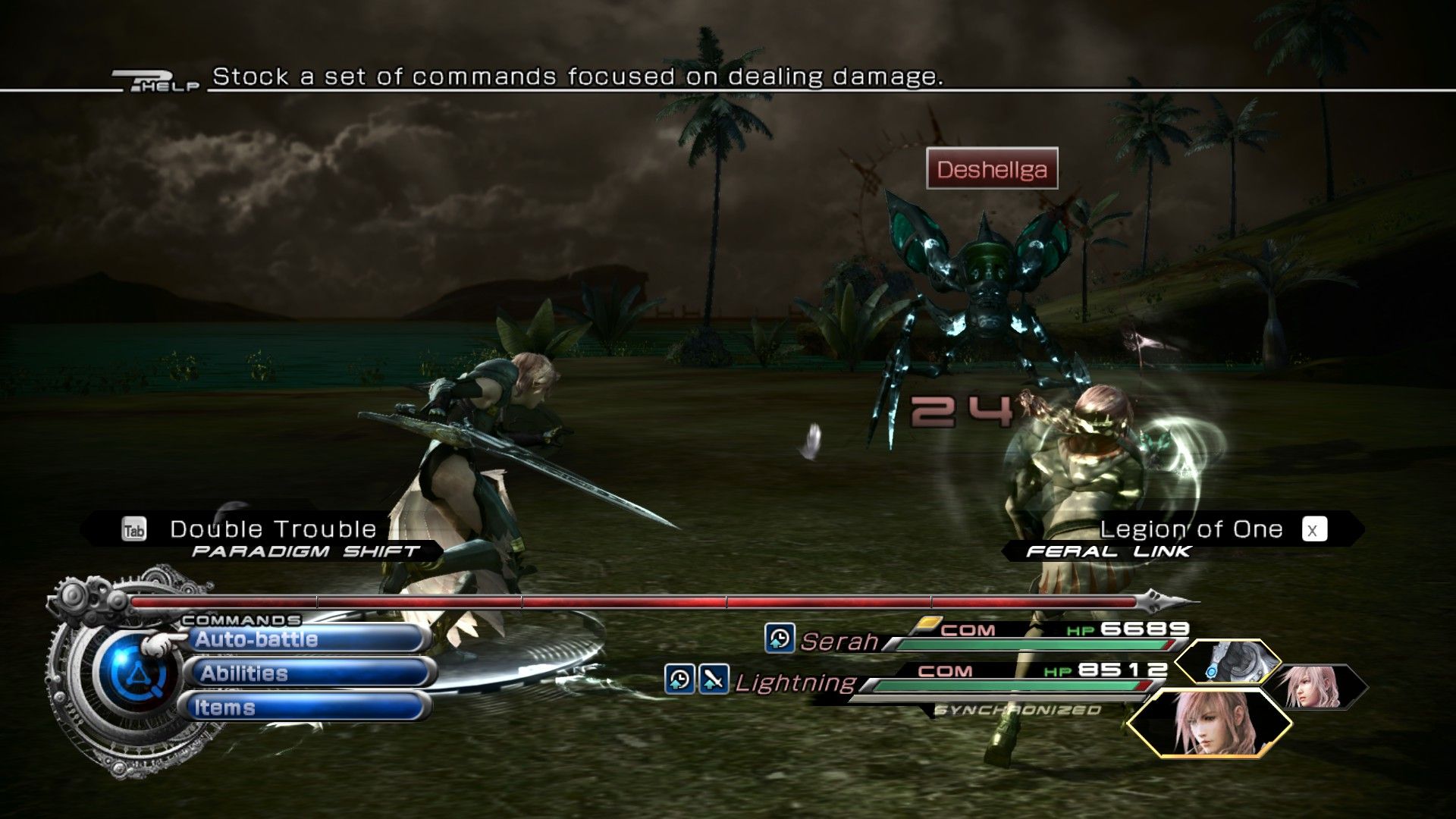Select the Tab key prompt for Paradigm Shift
Screen dimensions: 1456x819
[134, 529]
